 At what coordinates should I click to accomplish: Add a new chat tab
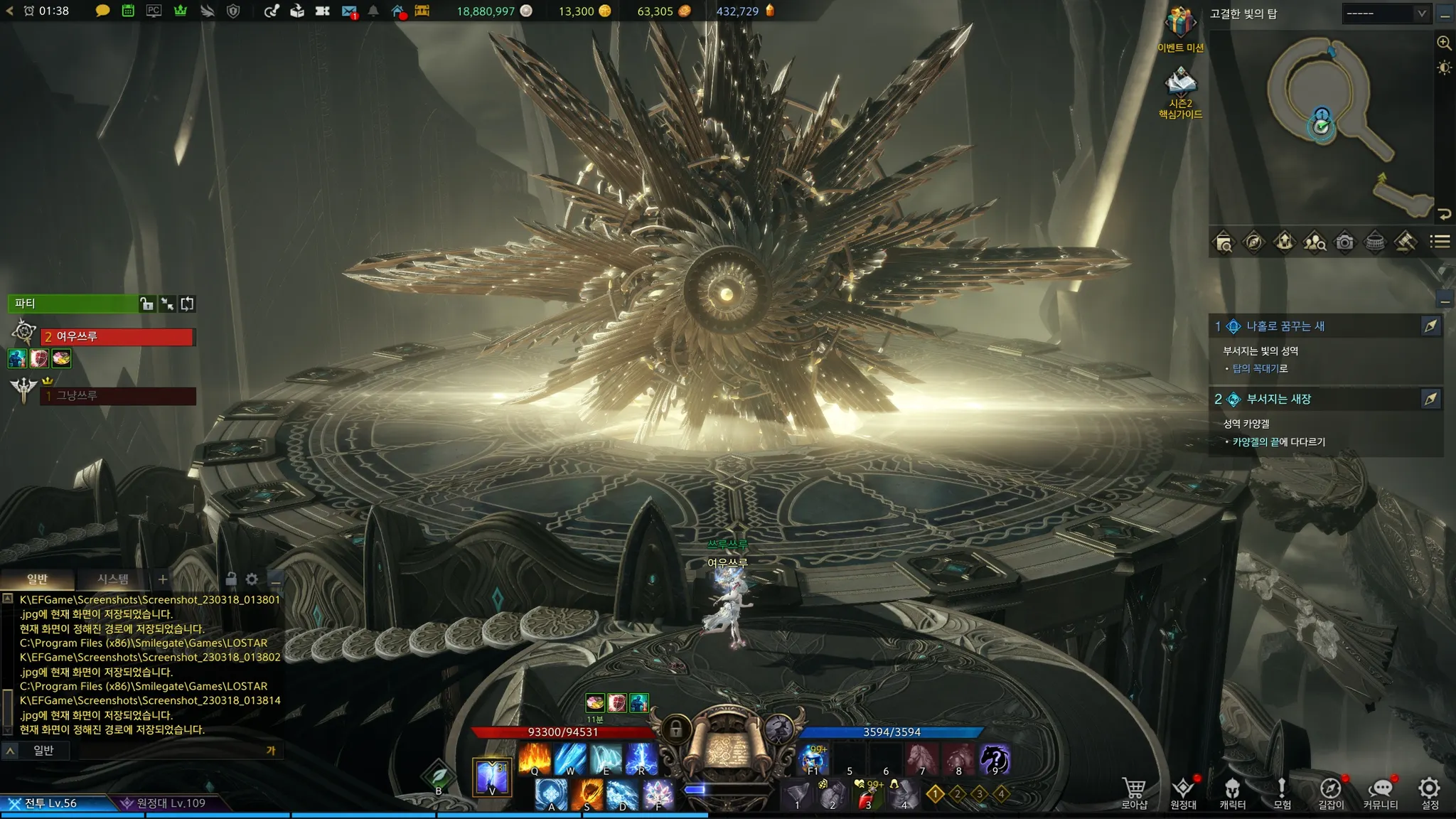coord(163,579)
